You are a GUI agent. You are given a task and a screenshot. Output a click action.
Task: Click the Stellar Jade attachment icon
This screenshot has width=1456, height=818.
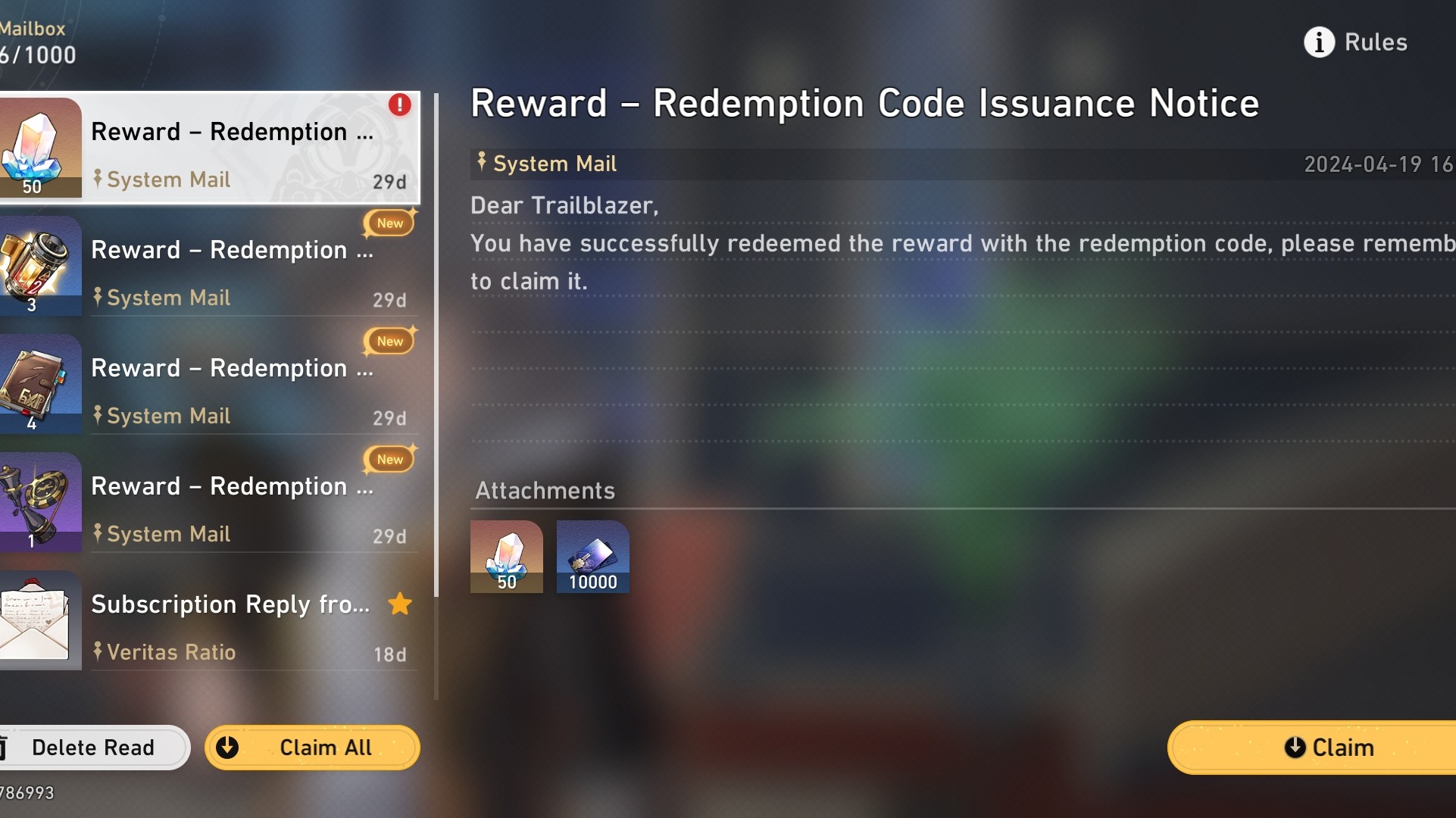click(x=506, y=557)
